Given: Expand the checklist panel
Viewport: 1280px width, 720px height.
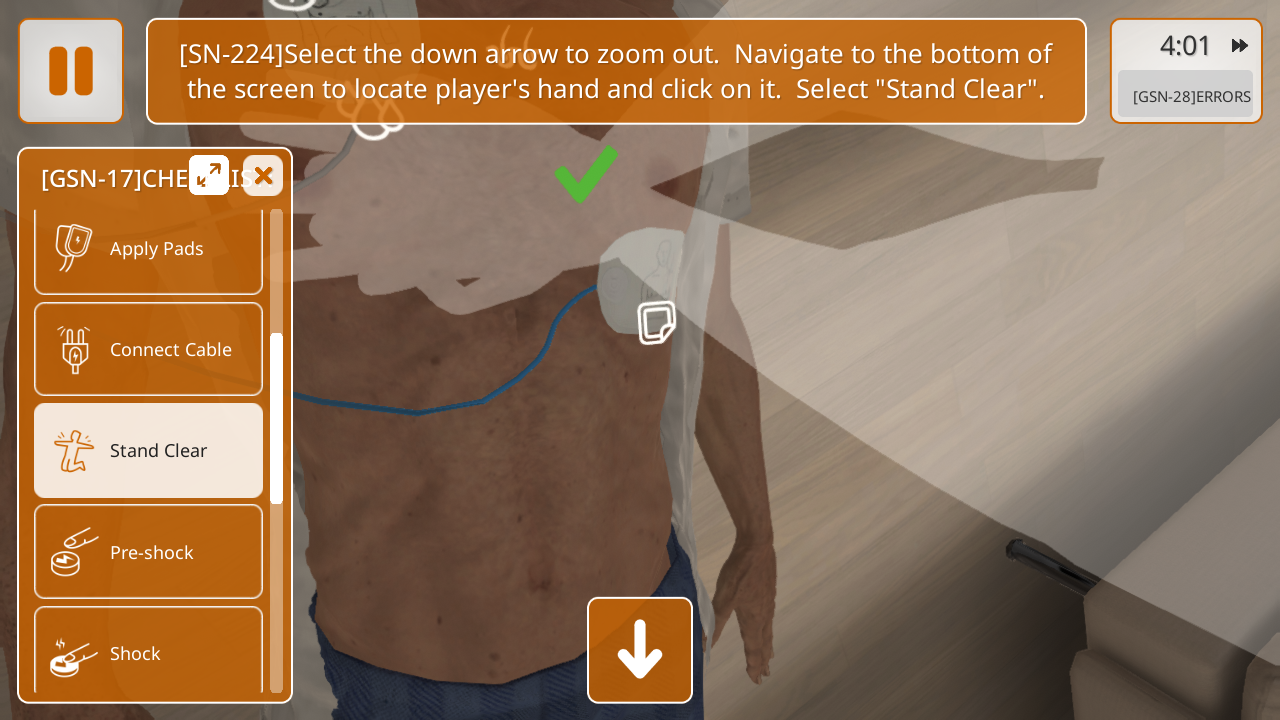Looking at the screenshot, I should click(x=209, y=176).
